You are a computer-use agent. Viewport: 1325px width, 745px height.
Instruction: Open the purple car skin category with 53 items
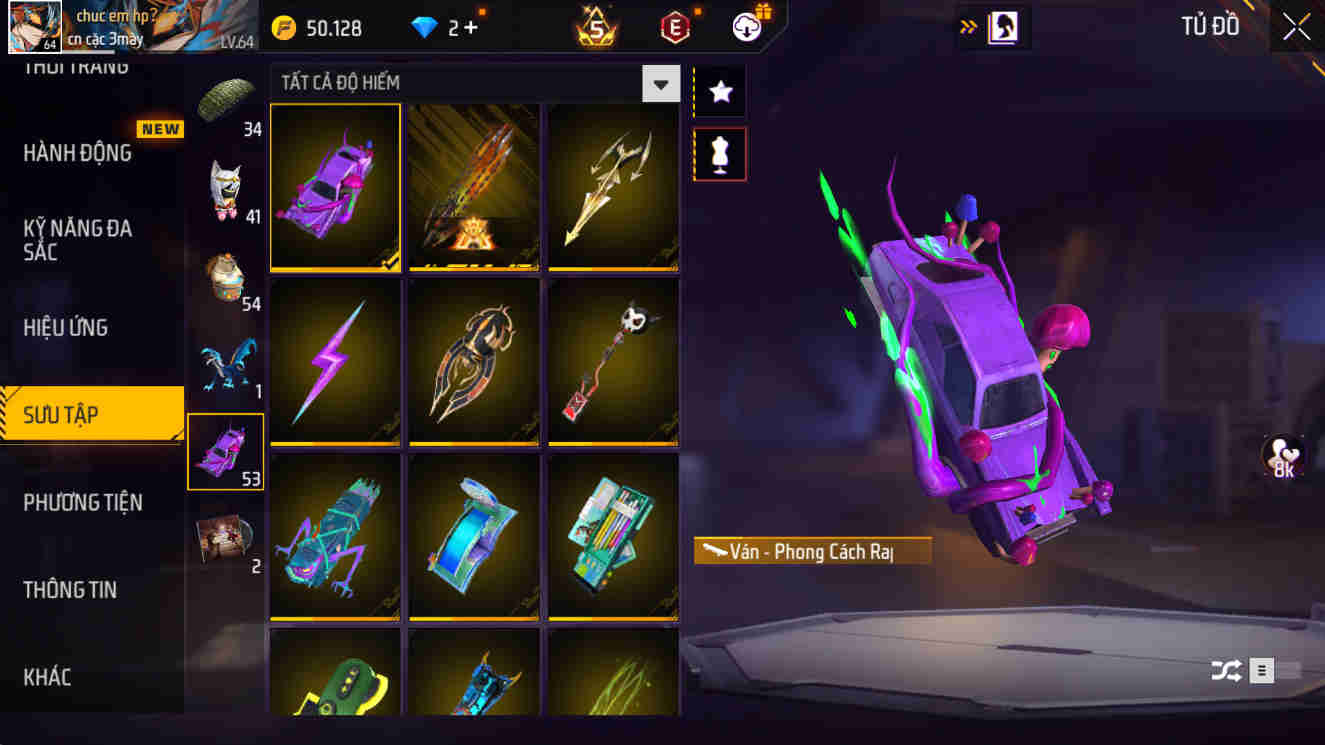coord(226,450)
